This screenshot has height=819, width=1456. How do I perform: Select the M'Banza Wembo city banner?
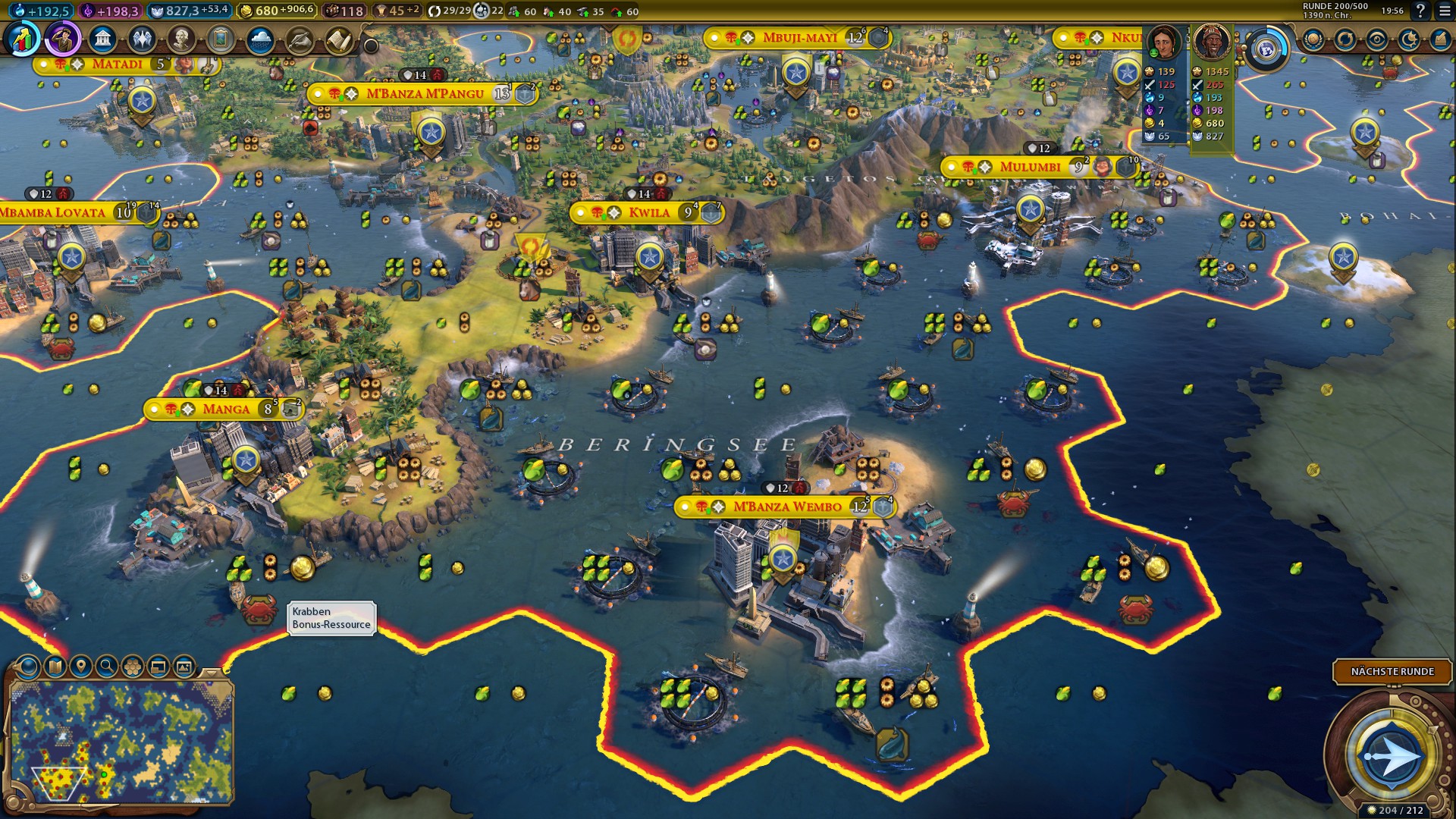coord(786,507)
